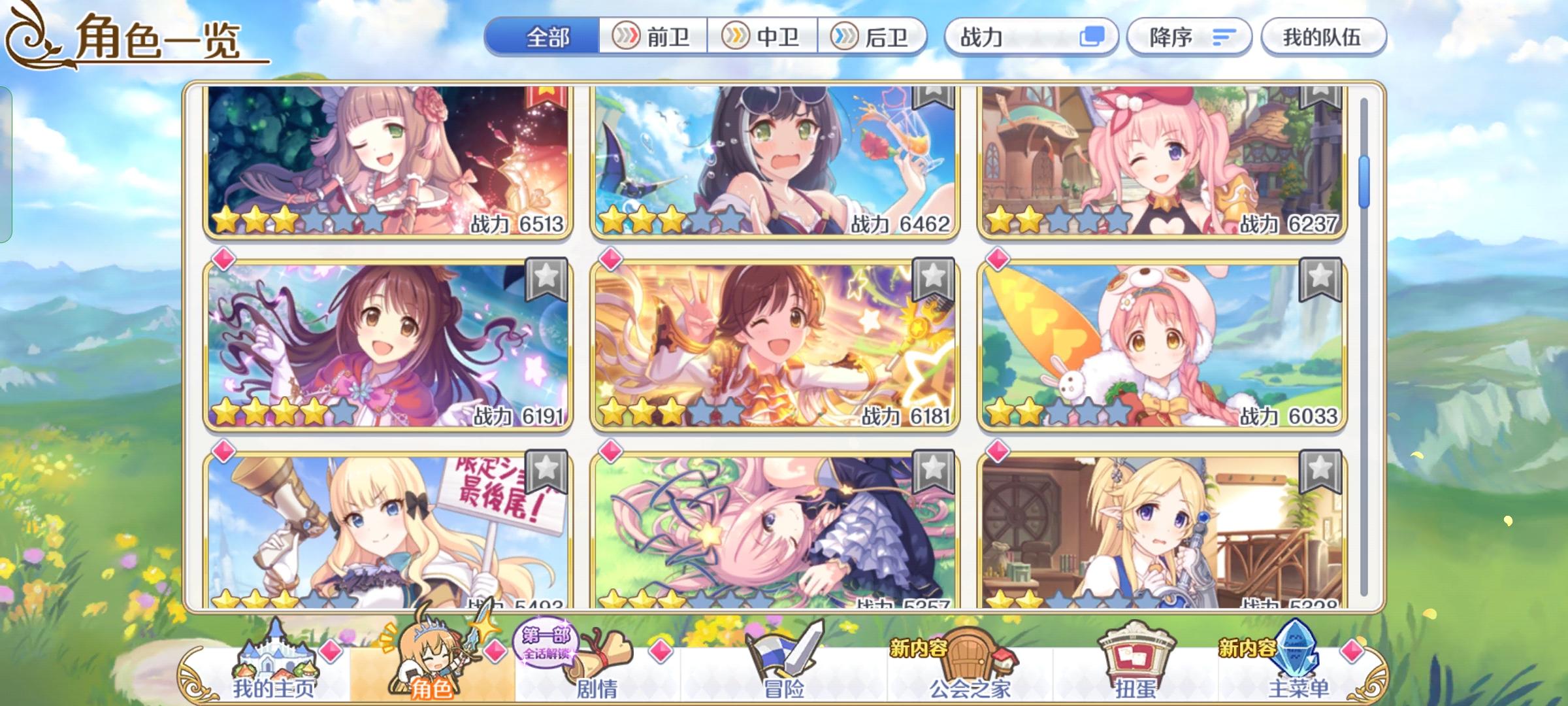1568x706 pixels.
Task: Switch to the 前卫 vanguard tab
Action: 654,37
